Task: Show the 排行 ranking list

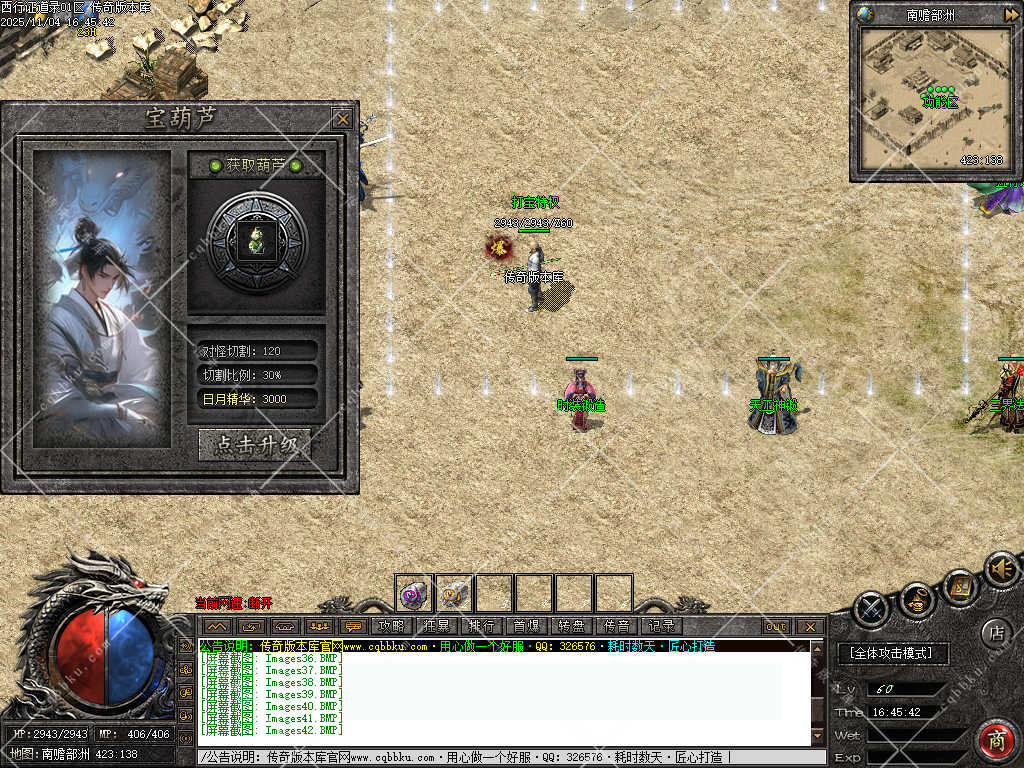Action: pyautogui.click(x=481, y=626)
